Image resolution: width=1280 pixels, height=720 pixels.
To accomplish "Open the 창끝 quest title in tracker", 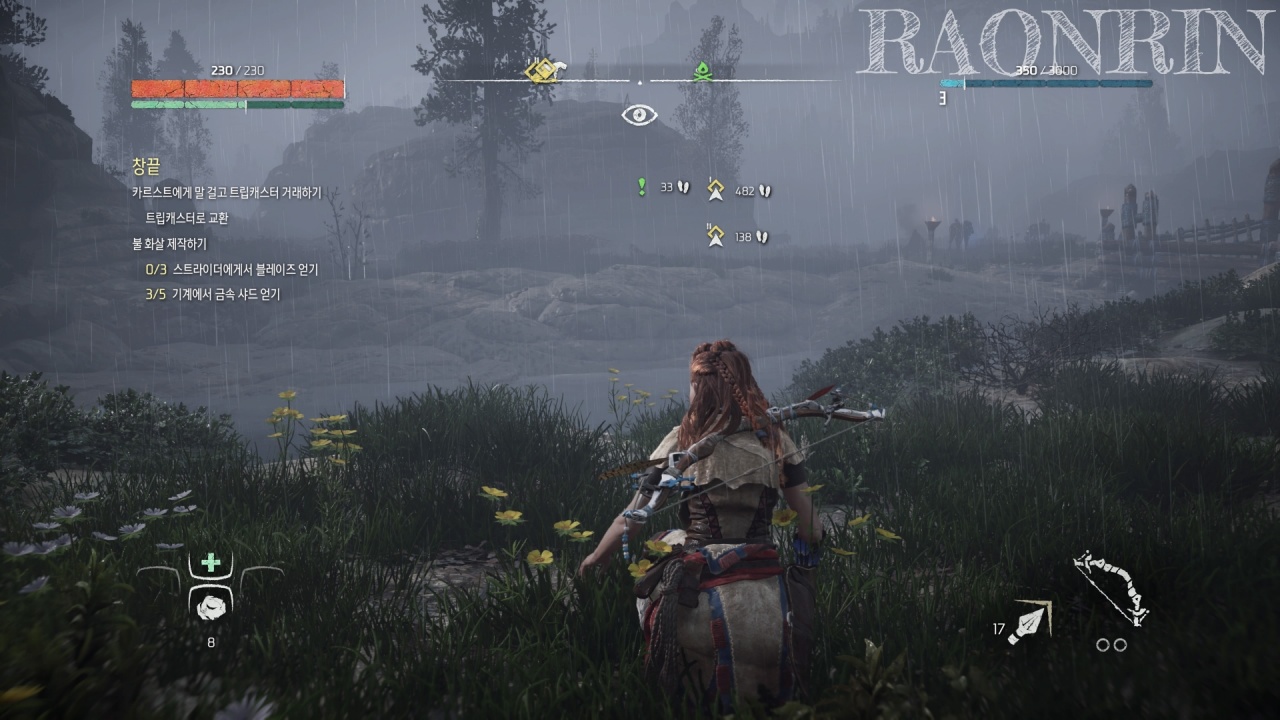I will coord(146,166).
